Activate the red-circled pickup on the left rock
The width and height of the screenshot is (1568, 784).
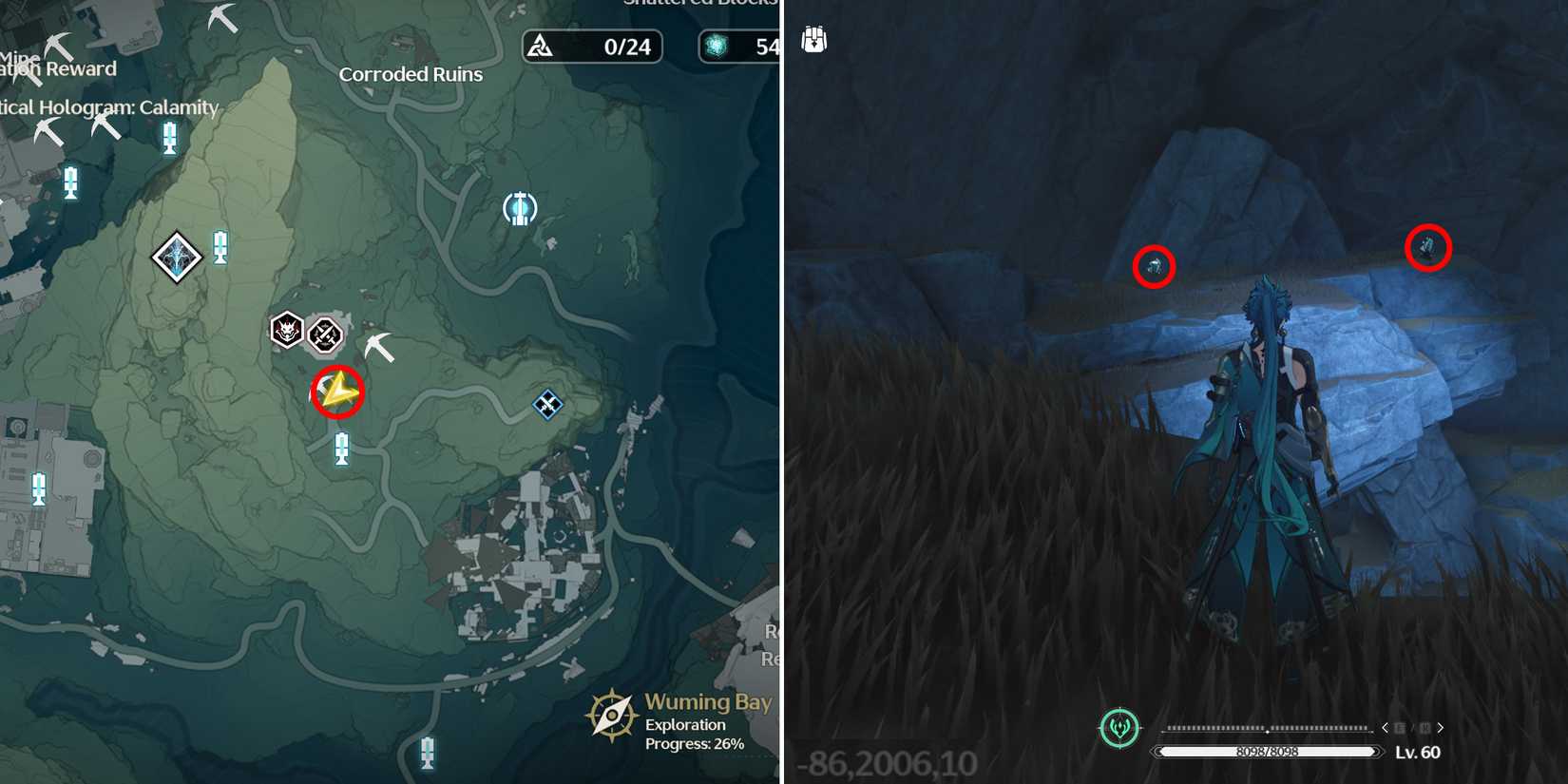coord(1152,267)
